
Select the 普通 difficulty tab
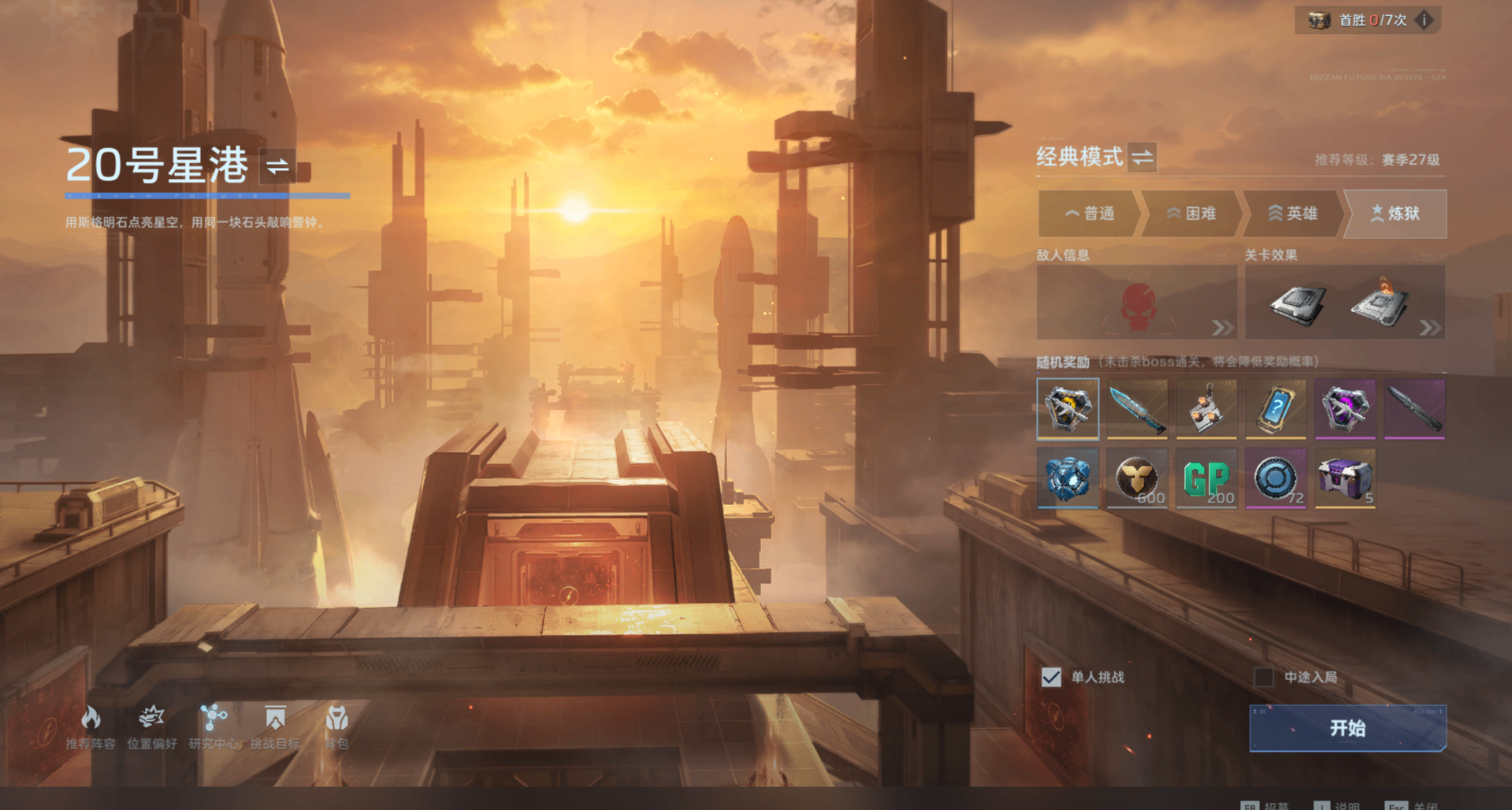(x=1089, y=214)
